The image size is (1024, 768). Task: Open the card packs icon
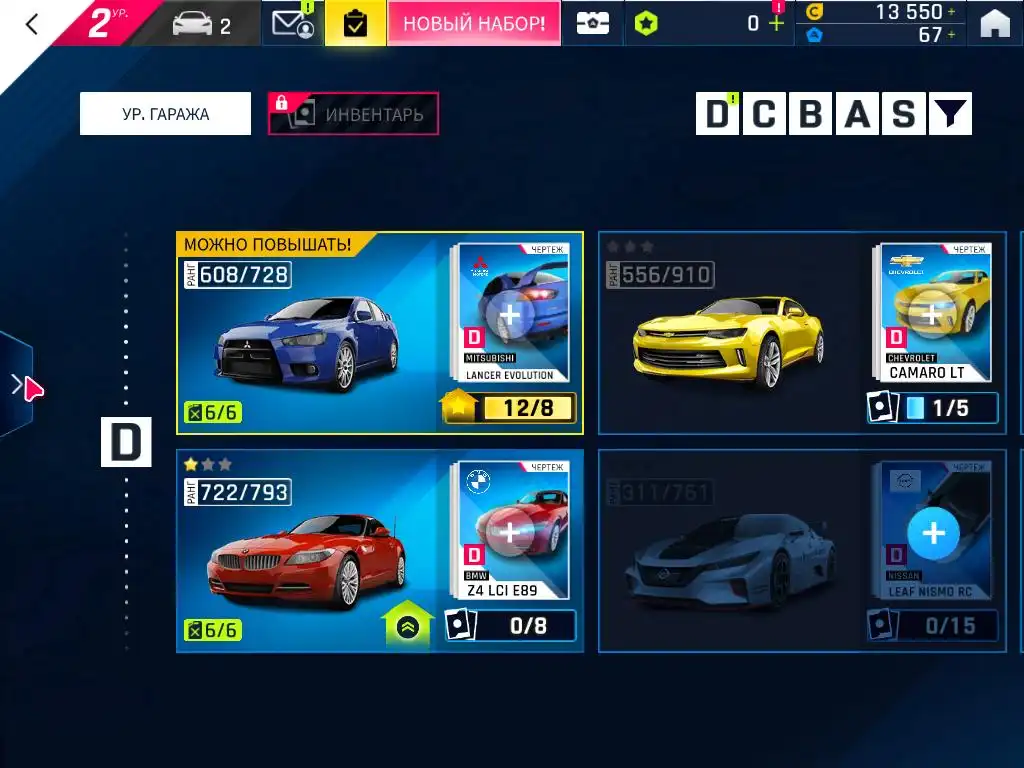click(592, 24)
